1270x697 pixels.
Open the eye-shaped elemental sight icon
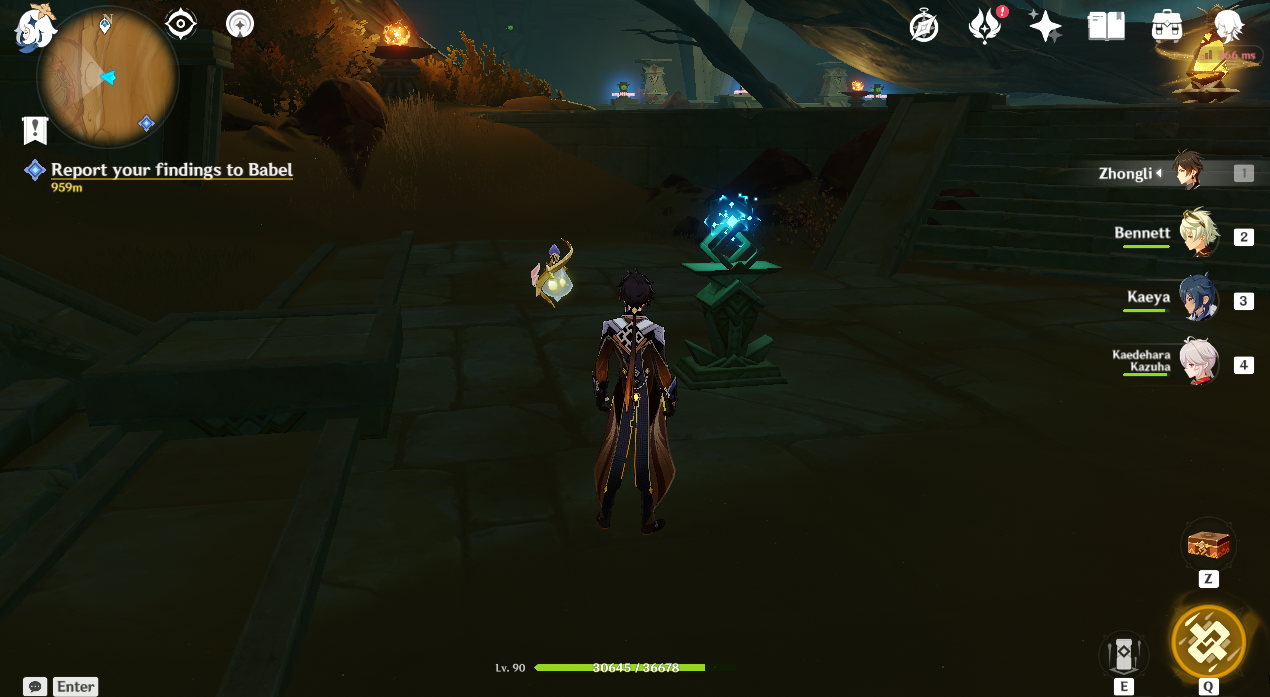point(181,23)
